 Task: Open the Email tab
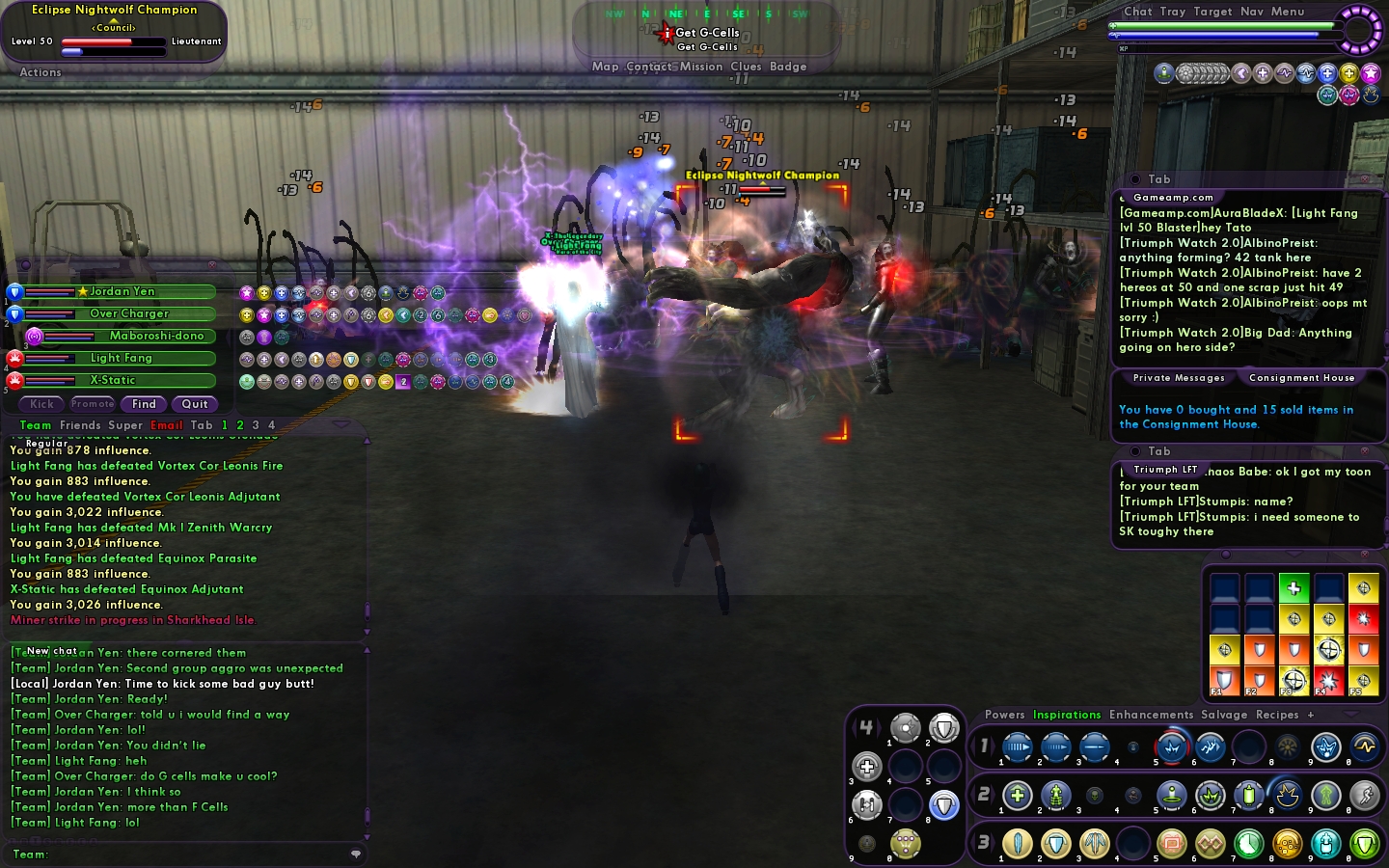pyautogui.click(x=166, y=425)
